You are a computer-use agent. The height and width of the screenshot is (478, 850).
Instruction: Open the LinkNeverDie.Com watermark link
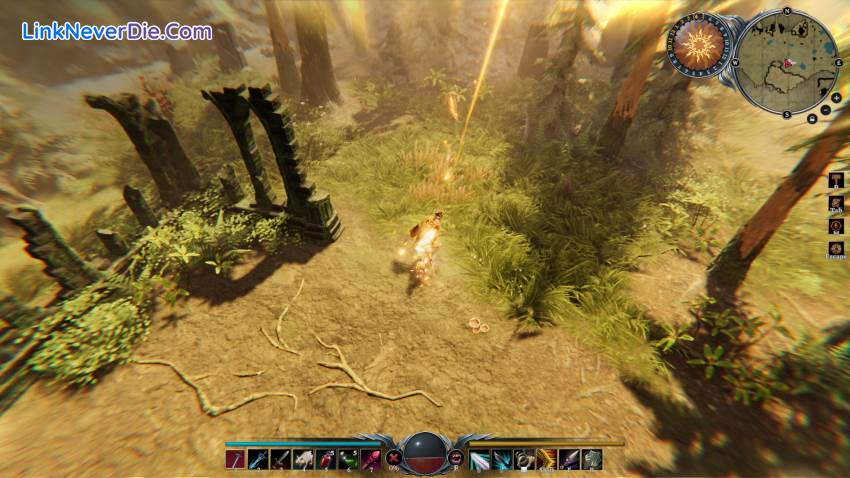point(117,31)
